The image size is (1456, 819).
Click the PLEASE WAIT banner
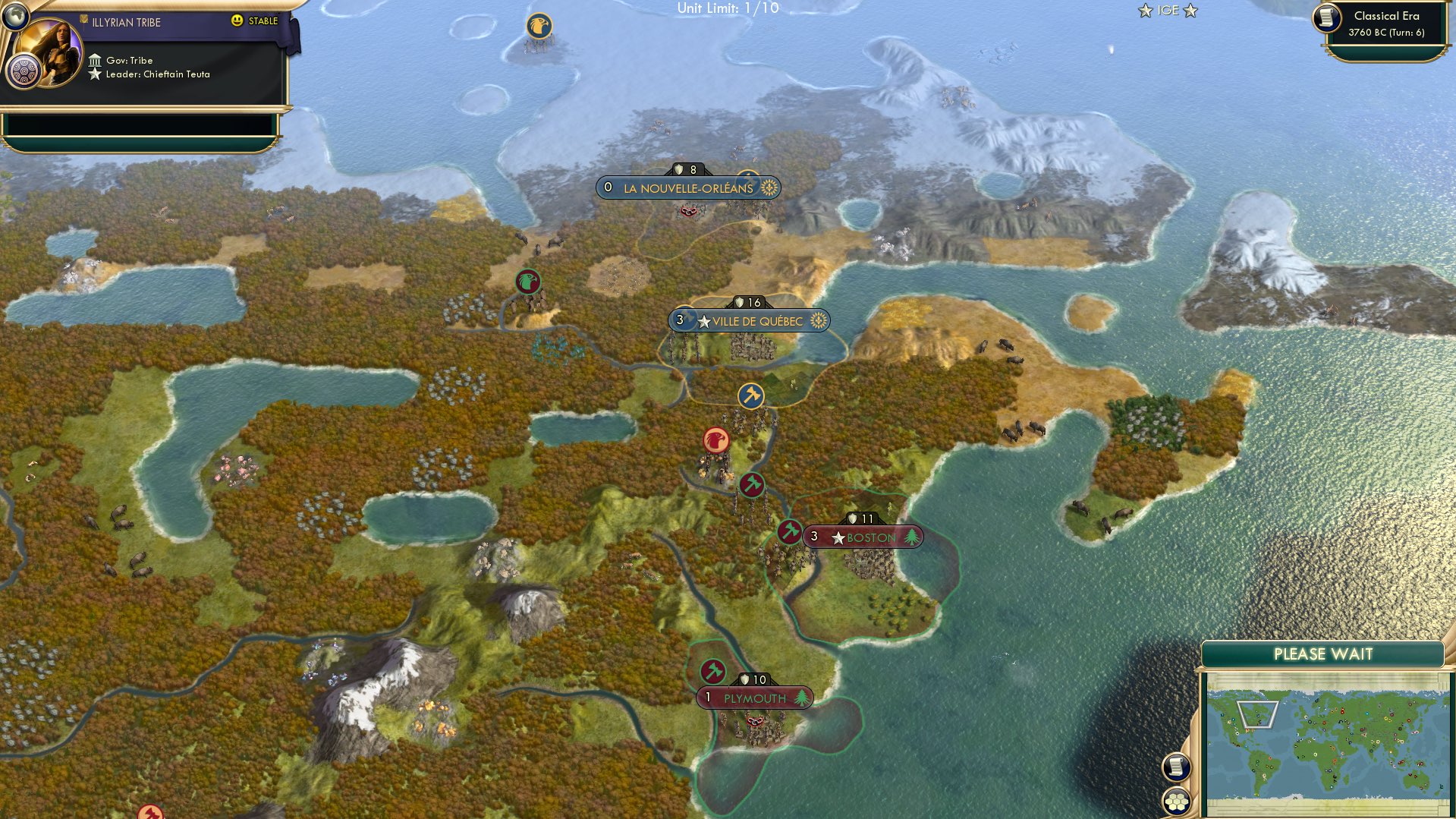click(x=1325, y=653)
